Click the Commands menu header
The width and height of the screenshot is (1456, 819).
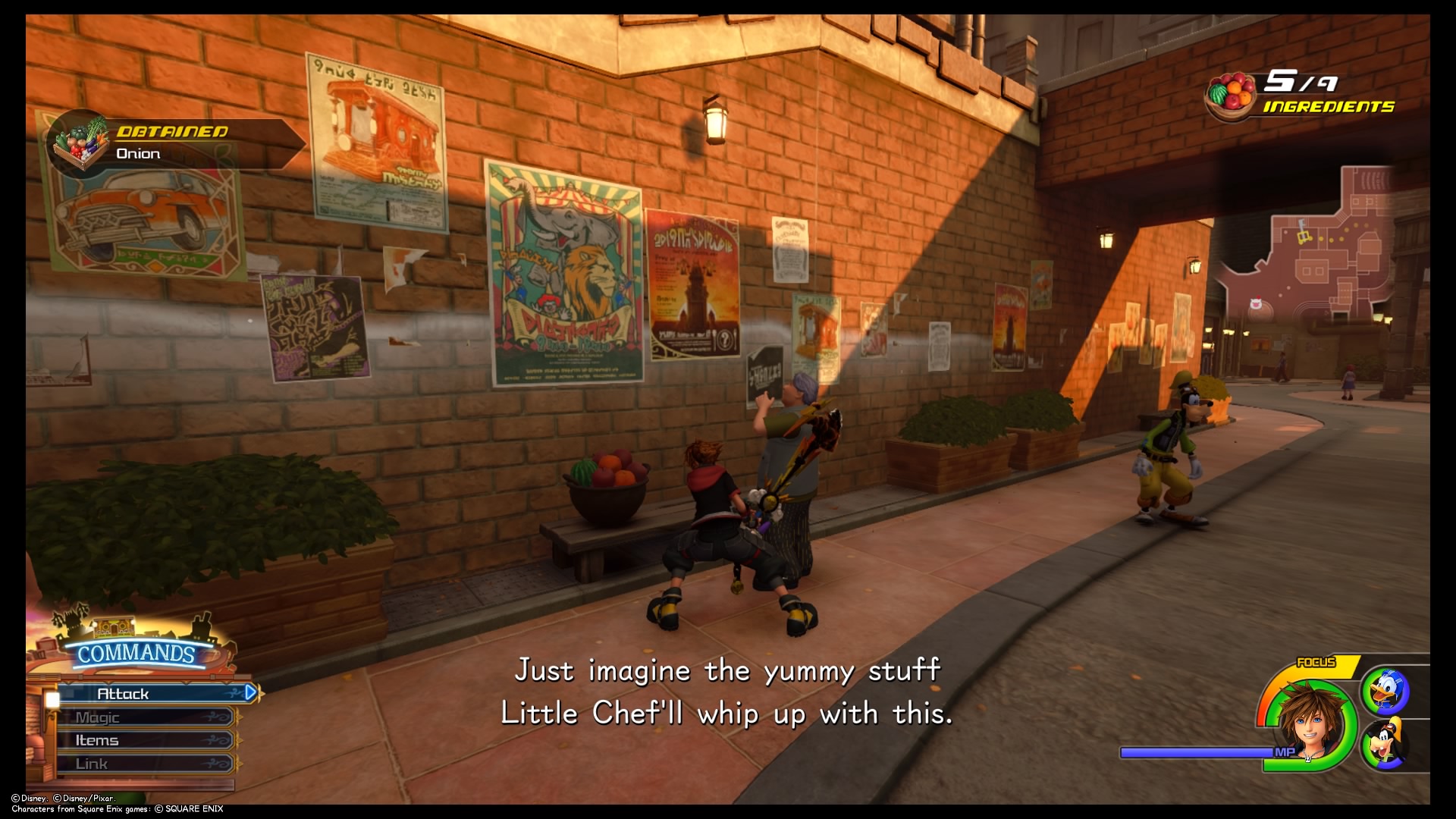pos(136,654)
